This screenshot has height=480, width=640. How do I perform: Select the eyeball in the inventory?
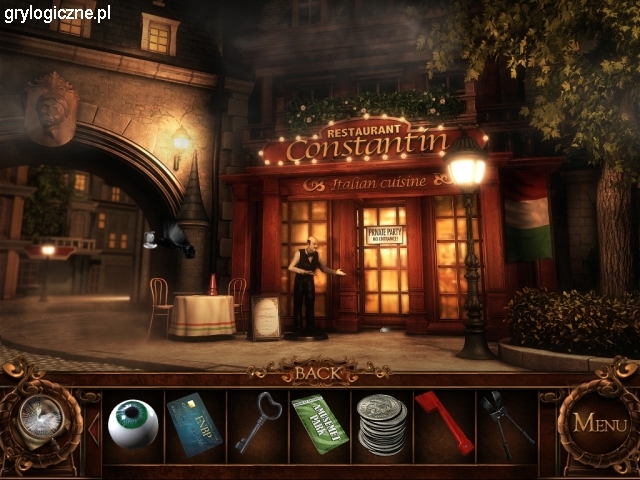coord(133,424)
